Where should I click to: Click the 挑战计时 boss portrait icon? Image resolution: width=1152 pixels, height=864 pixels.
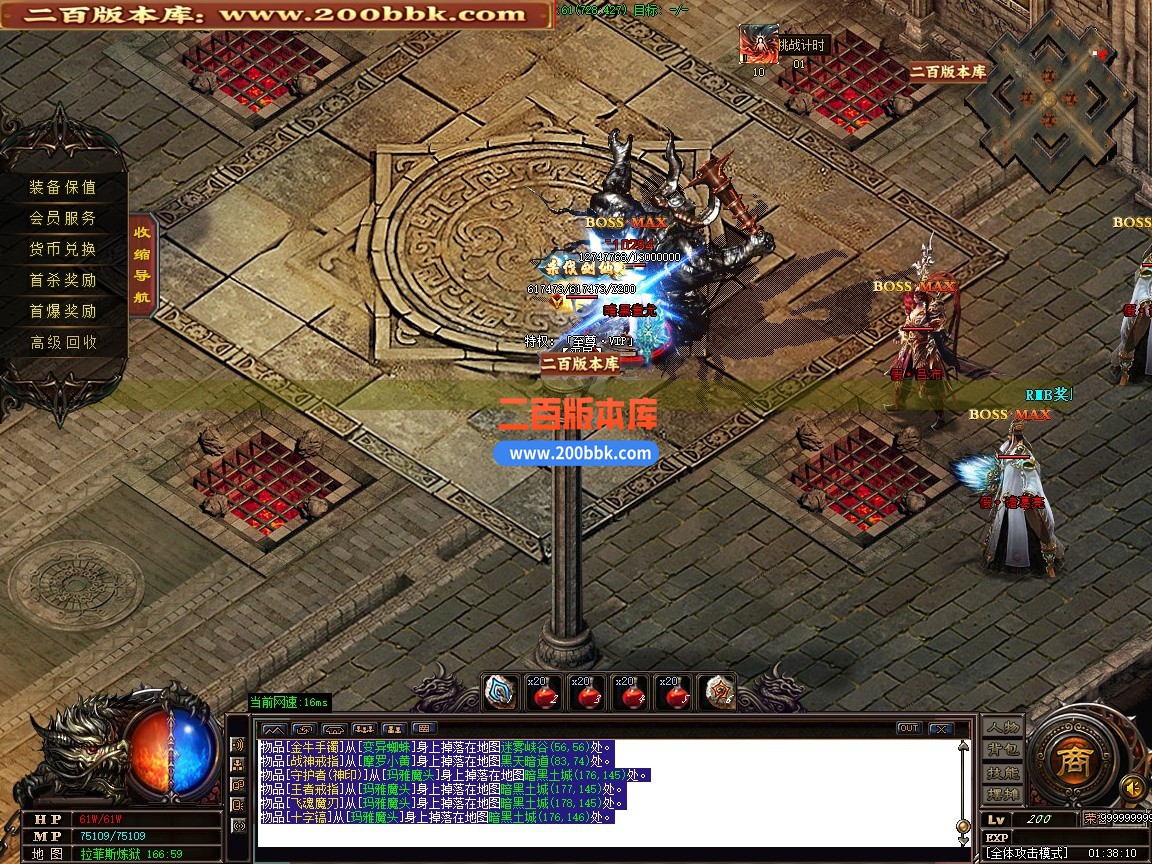tap(758, 45)
